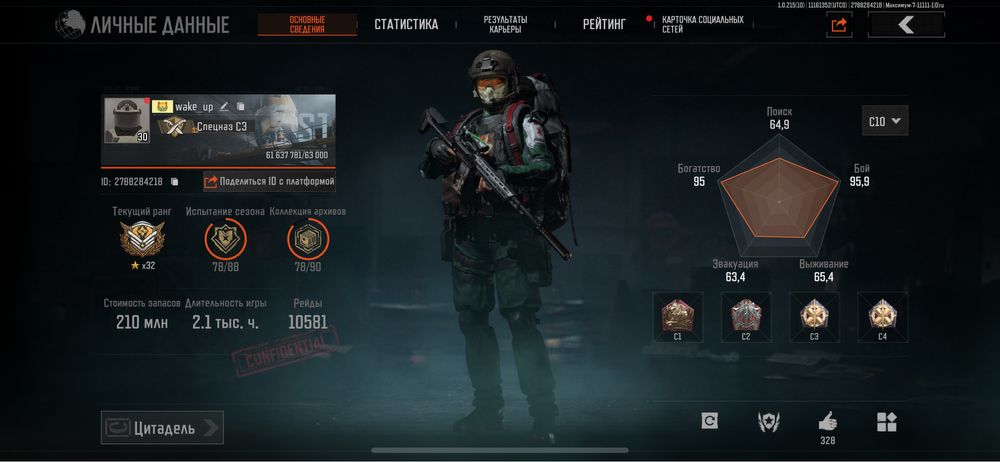Click the refresh icon at bottom right
1000x462 pixels.
coord(709,422)
